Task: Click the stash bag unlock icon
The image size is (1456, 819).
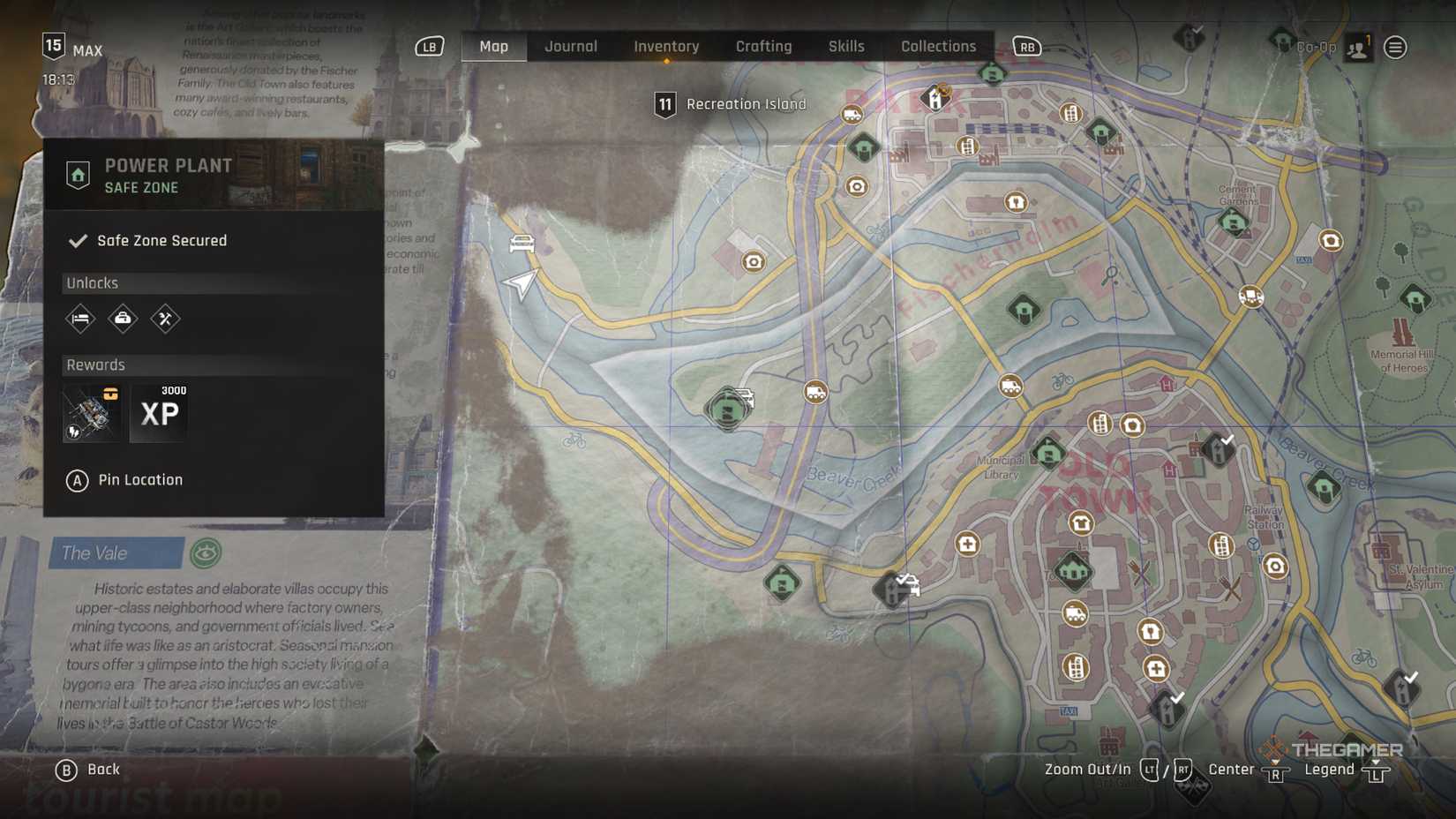Action: tap(123, 319)
